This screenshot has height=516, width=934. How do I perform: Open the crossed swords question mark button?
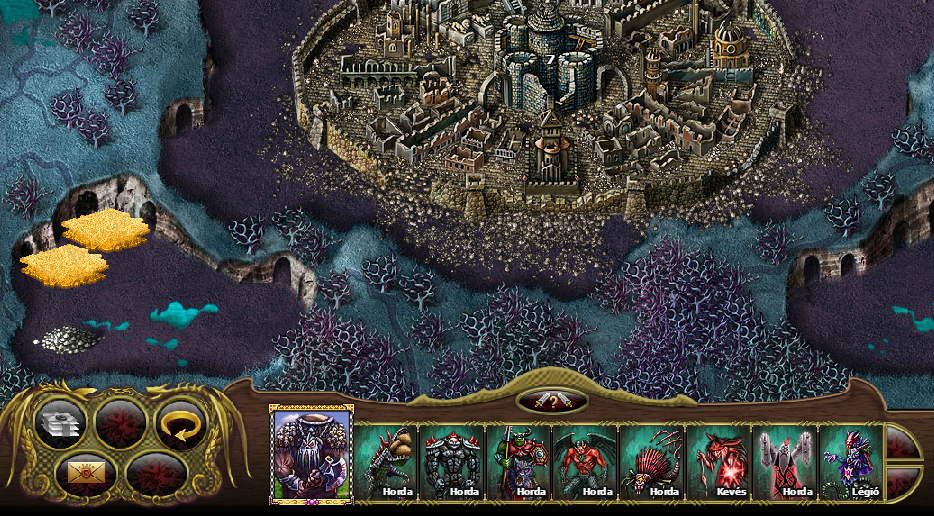click(551, 402)
